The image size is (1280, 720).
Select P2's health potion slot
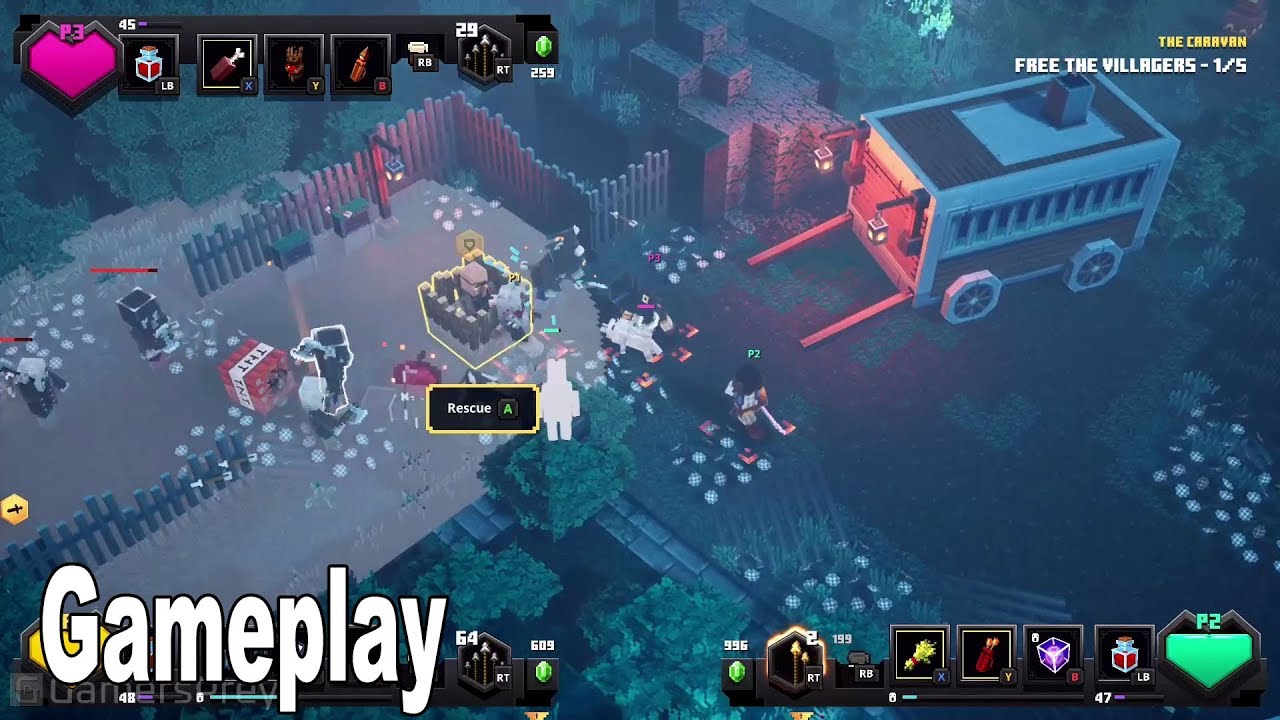click(x=1123, y=656)
